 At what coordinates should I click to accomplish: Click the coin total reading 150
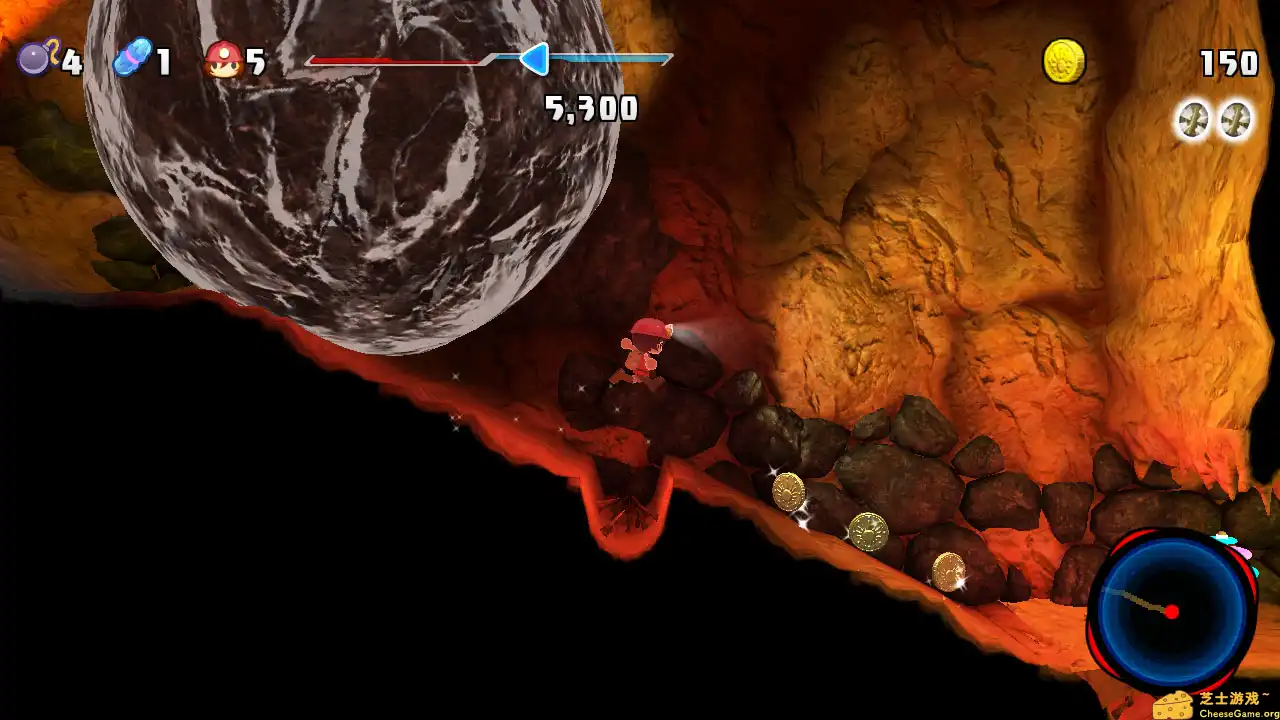pos(1228,62)
